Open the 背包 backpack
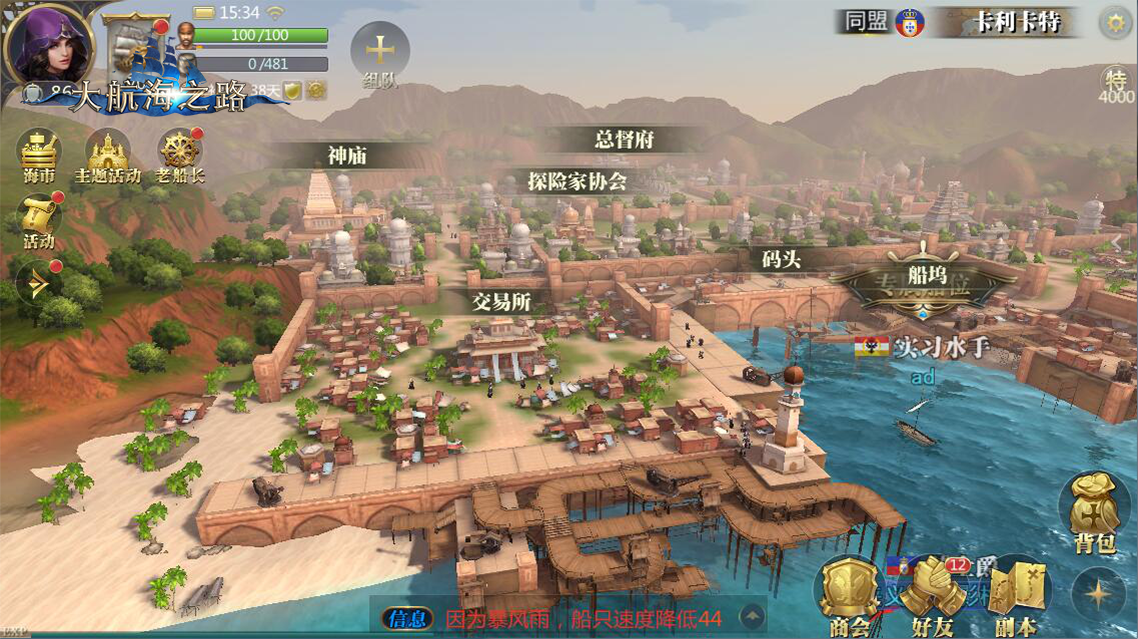This screenshot has height=639, width=1138. coord(1094,514)
